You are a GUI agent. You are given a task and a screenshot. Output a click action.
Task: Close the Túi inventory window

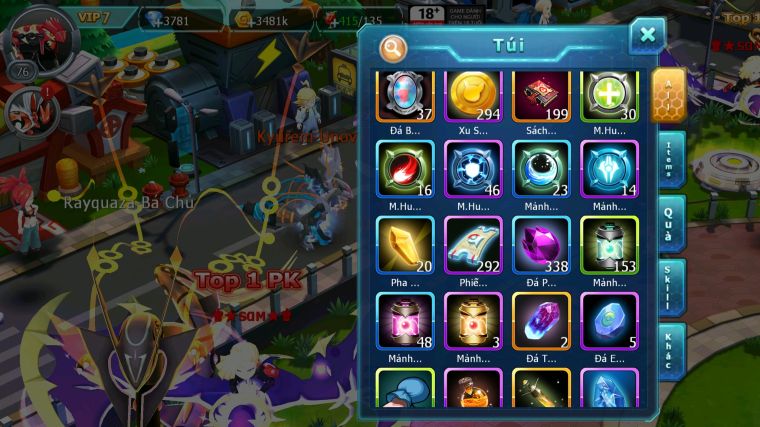[647, 36]
